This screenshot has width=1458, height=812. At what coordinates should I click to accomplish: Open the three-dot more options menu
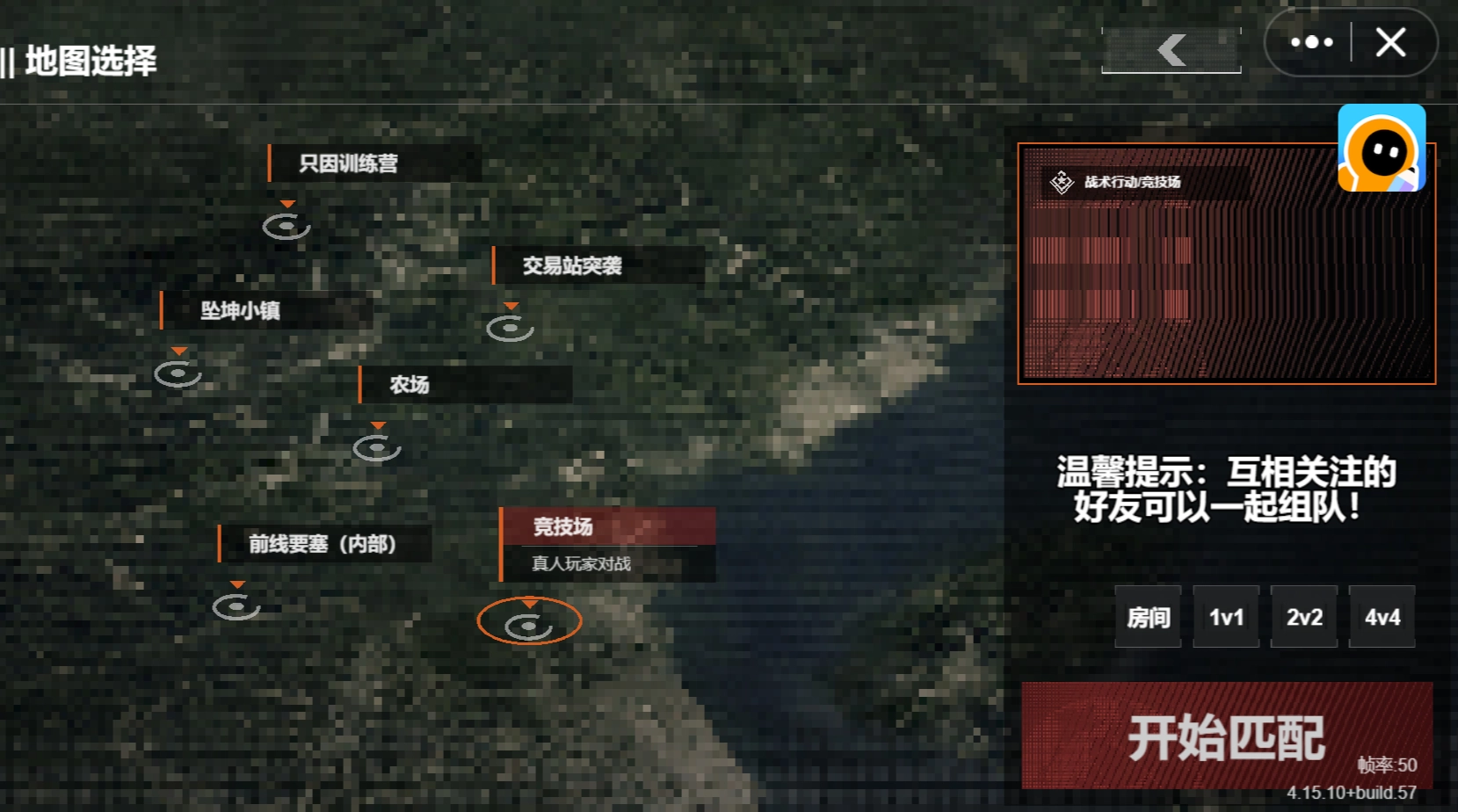[1313, 42]
